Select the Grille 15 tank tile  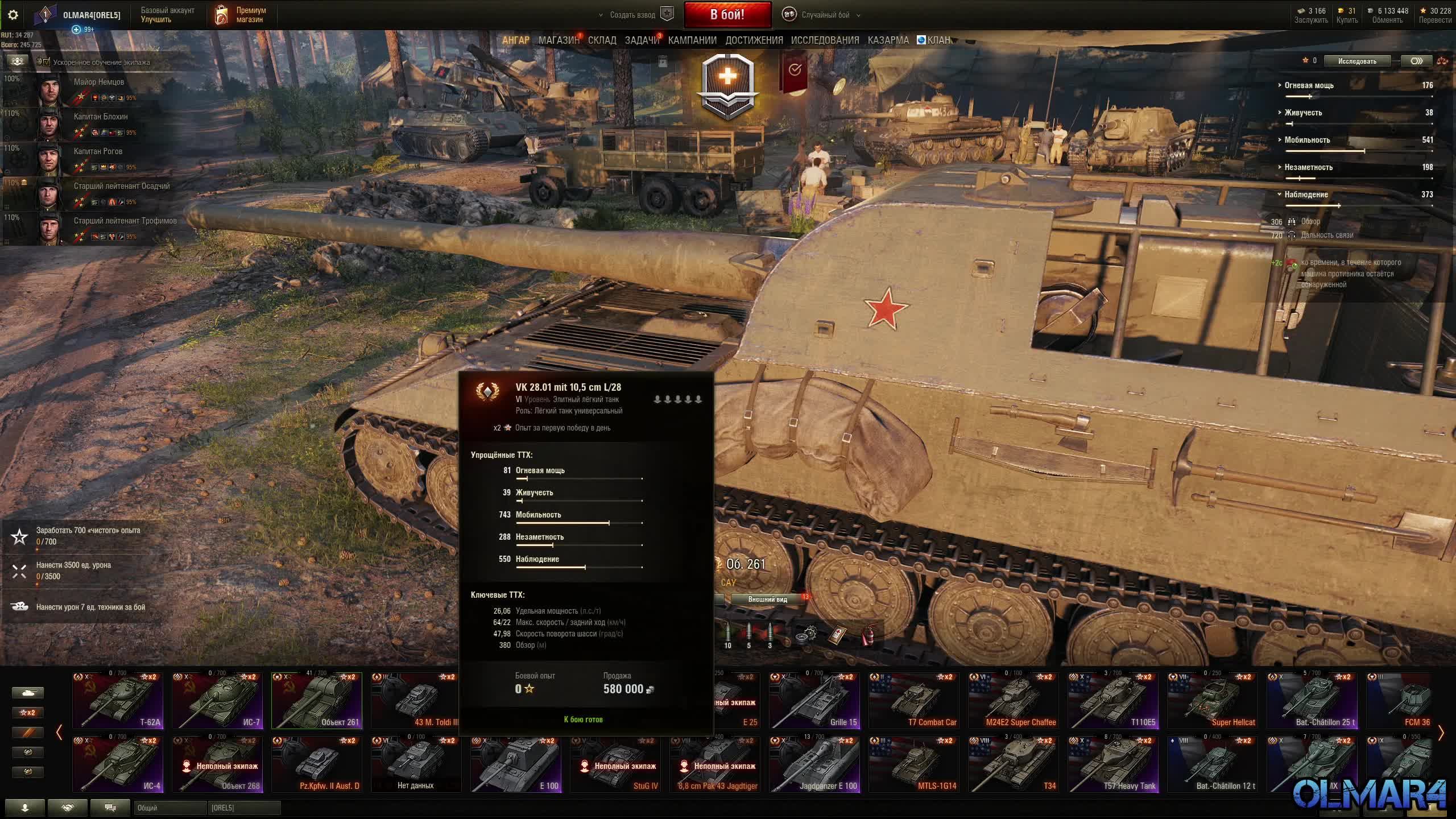pyautogui.click(x=814, y=700)
